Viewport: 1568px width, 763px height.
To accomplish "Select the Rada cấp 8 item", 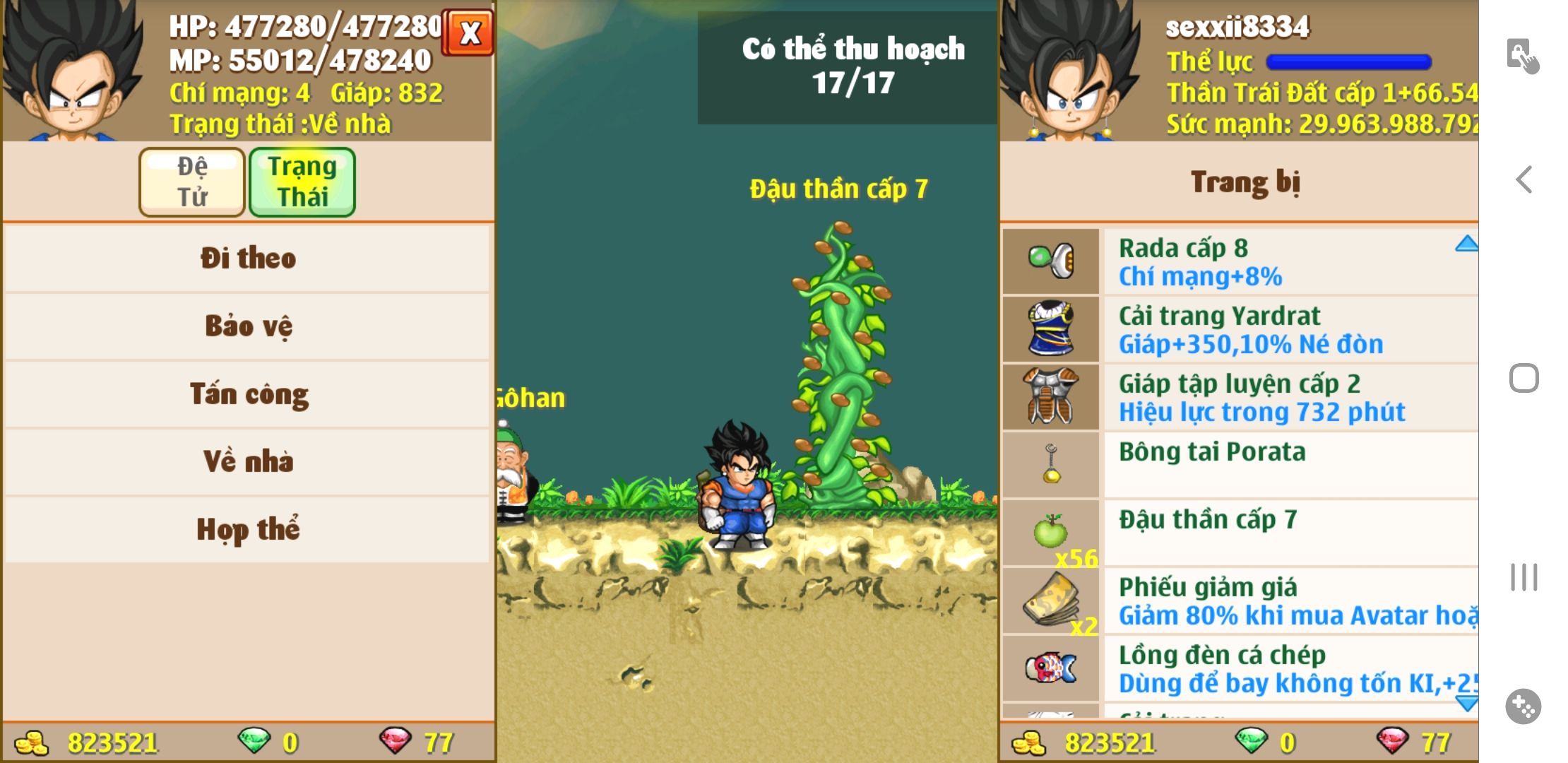I will point(1239,261).
